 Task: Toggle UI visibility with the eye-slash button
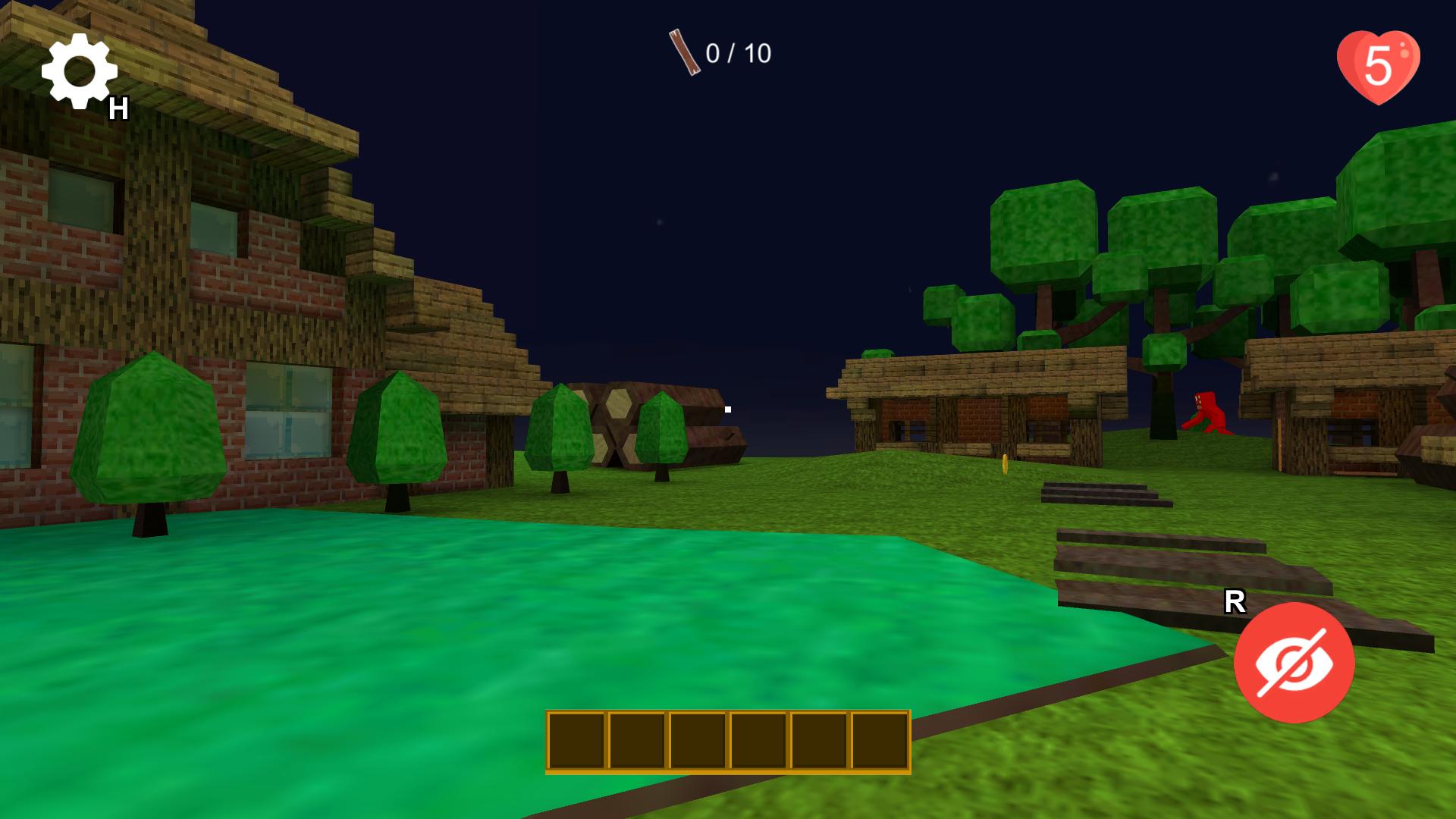(1293, 661)
